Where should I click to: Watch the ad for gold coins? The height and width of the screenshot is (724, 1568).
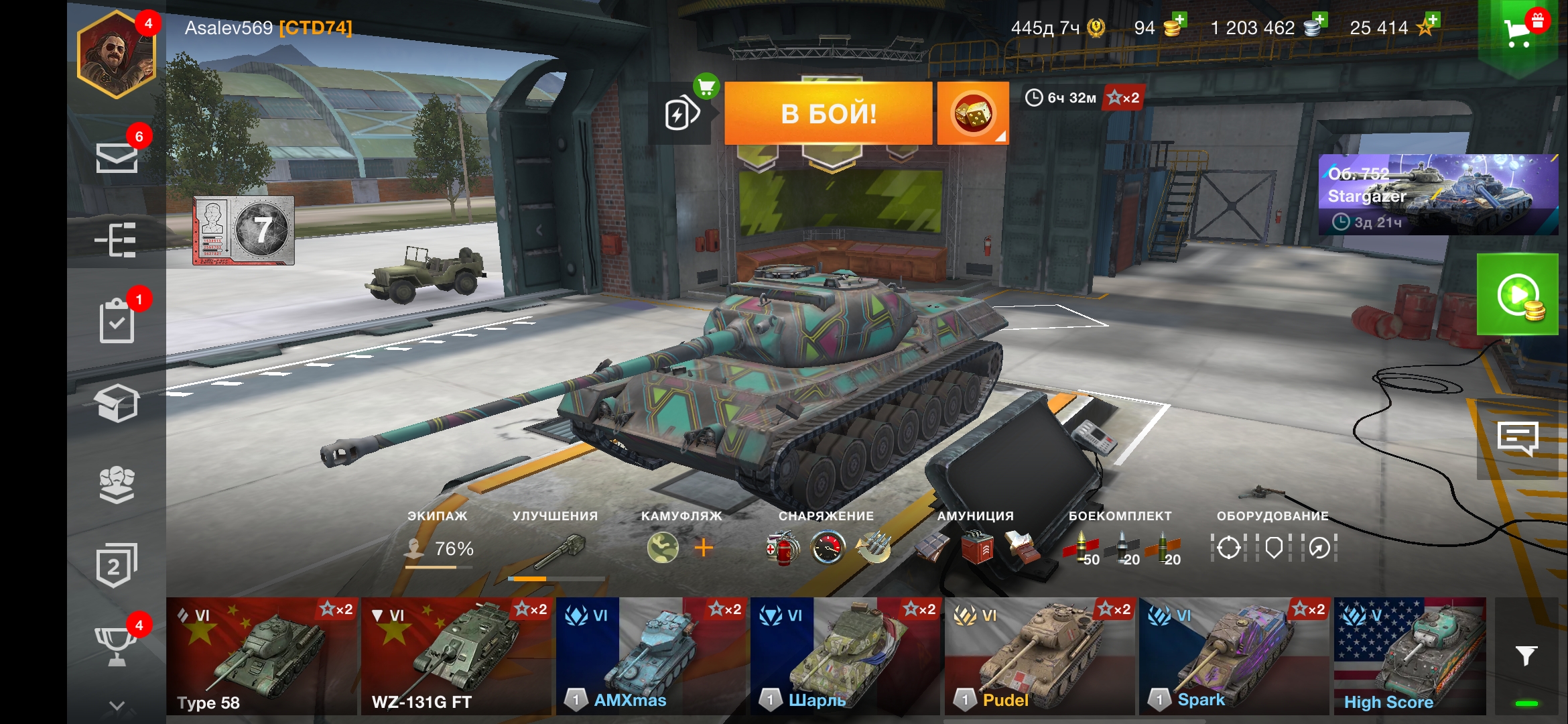click(1517, 294)
